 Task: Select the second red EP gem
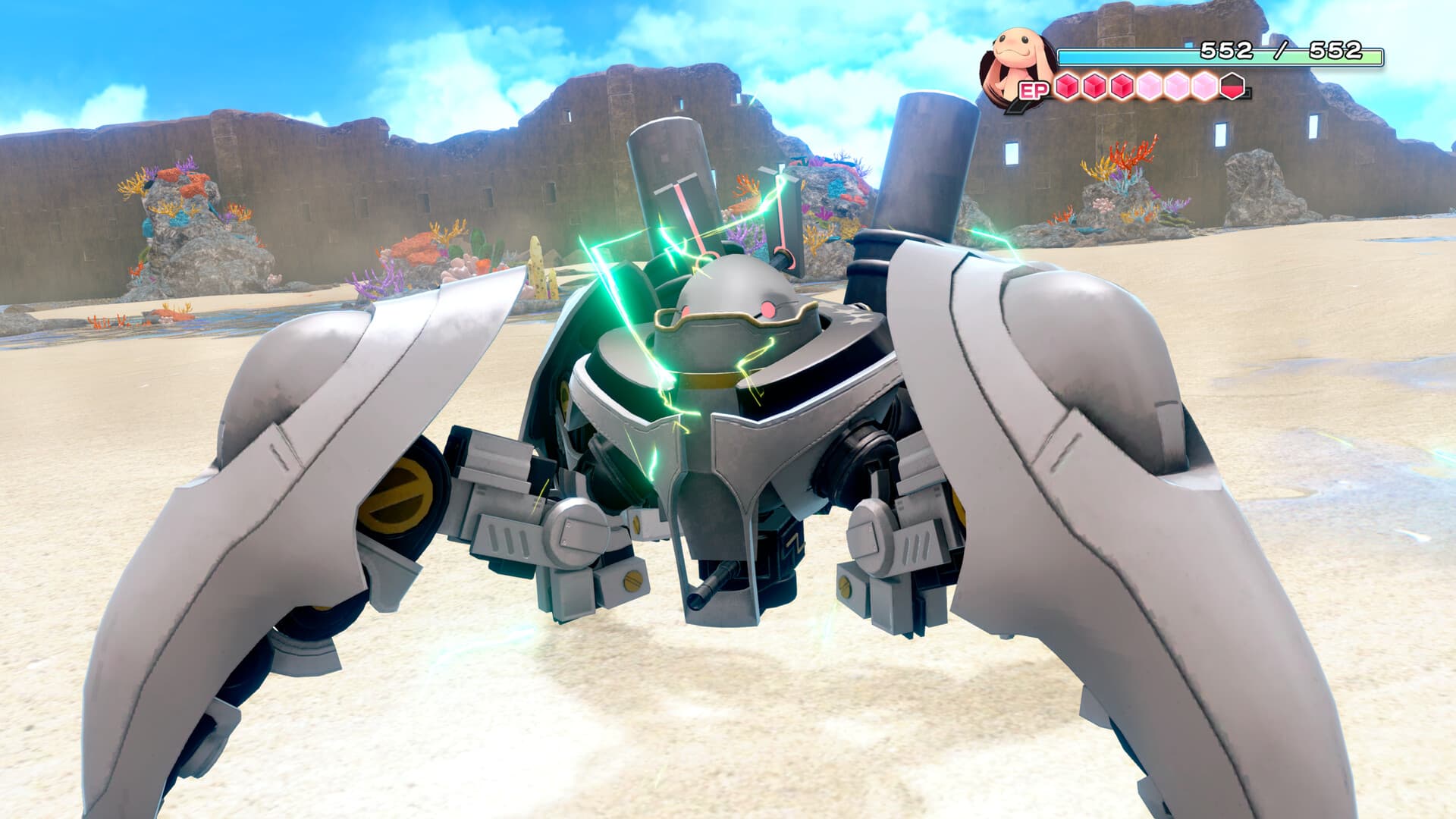coord(1094,87)
